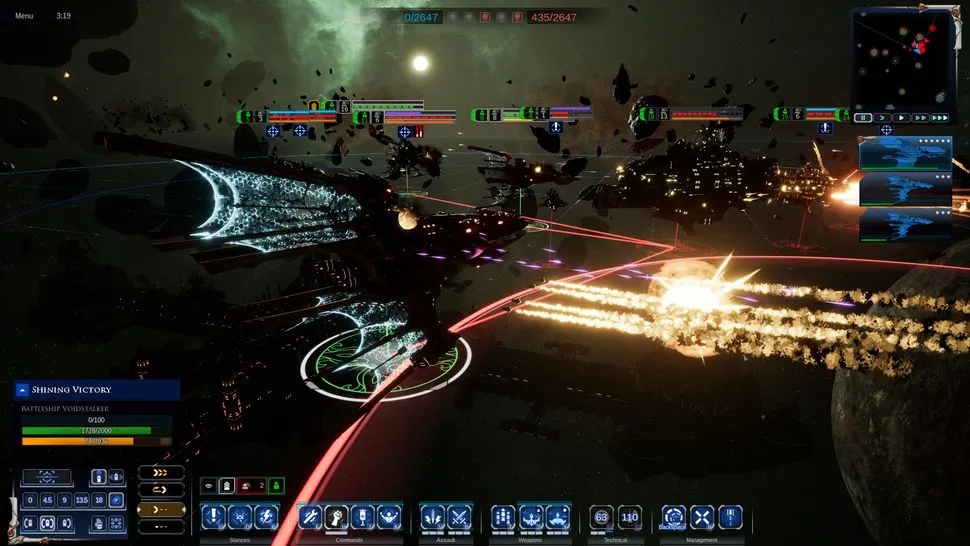Choose the turn-around maneuver arrow button

click(161, 490)
